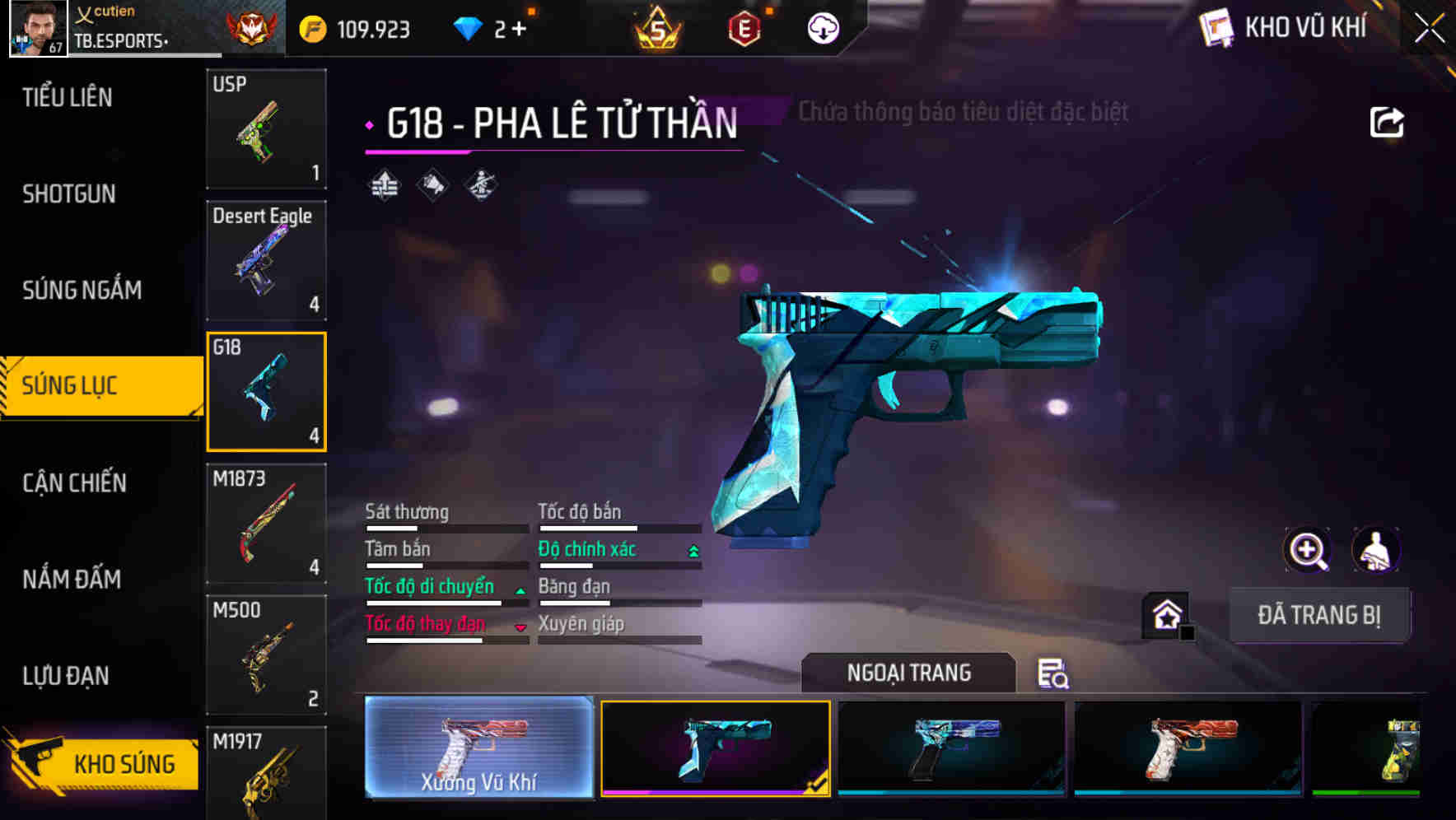Viewport: 1456px width, 820px height.
Task: Select the Desert Eagle from the weapon list
Action: click(x=265, y=260)
